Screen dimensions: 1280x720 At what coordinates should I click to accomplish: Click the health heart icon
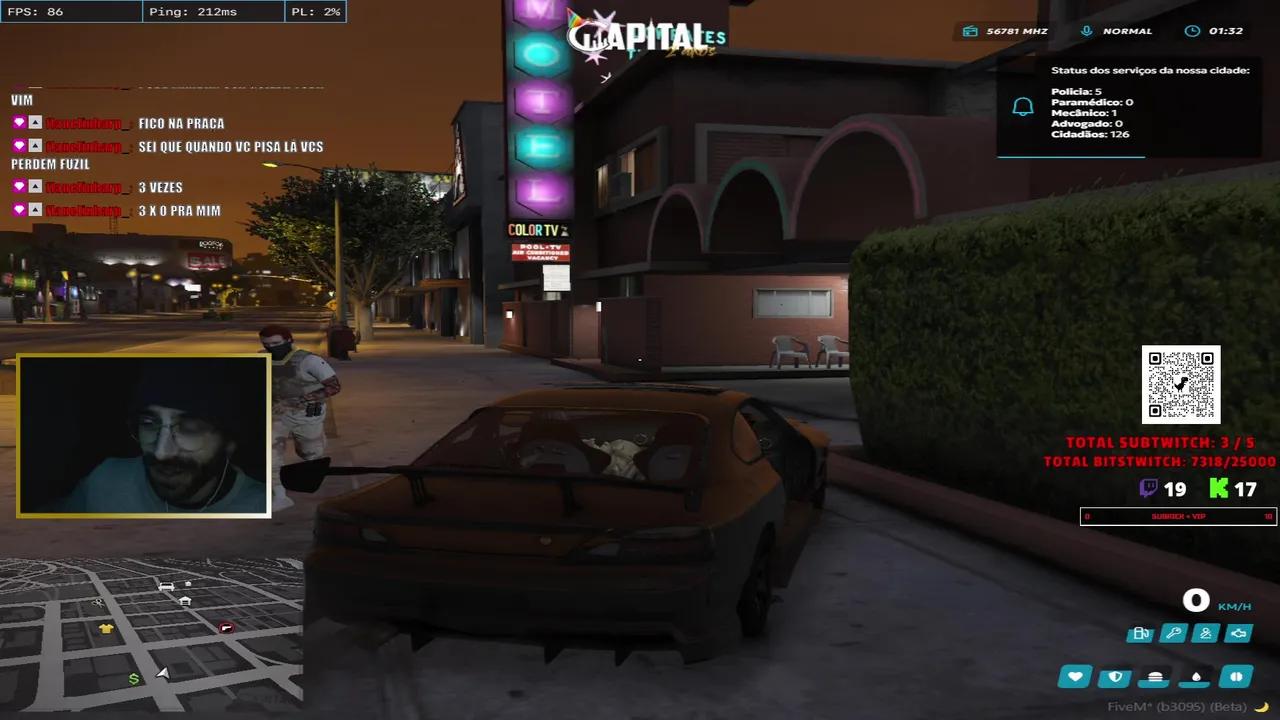1074,677
